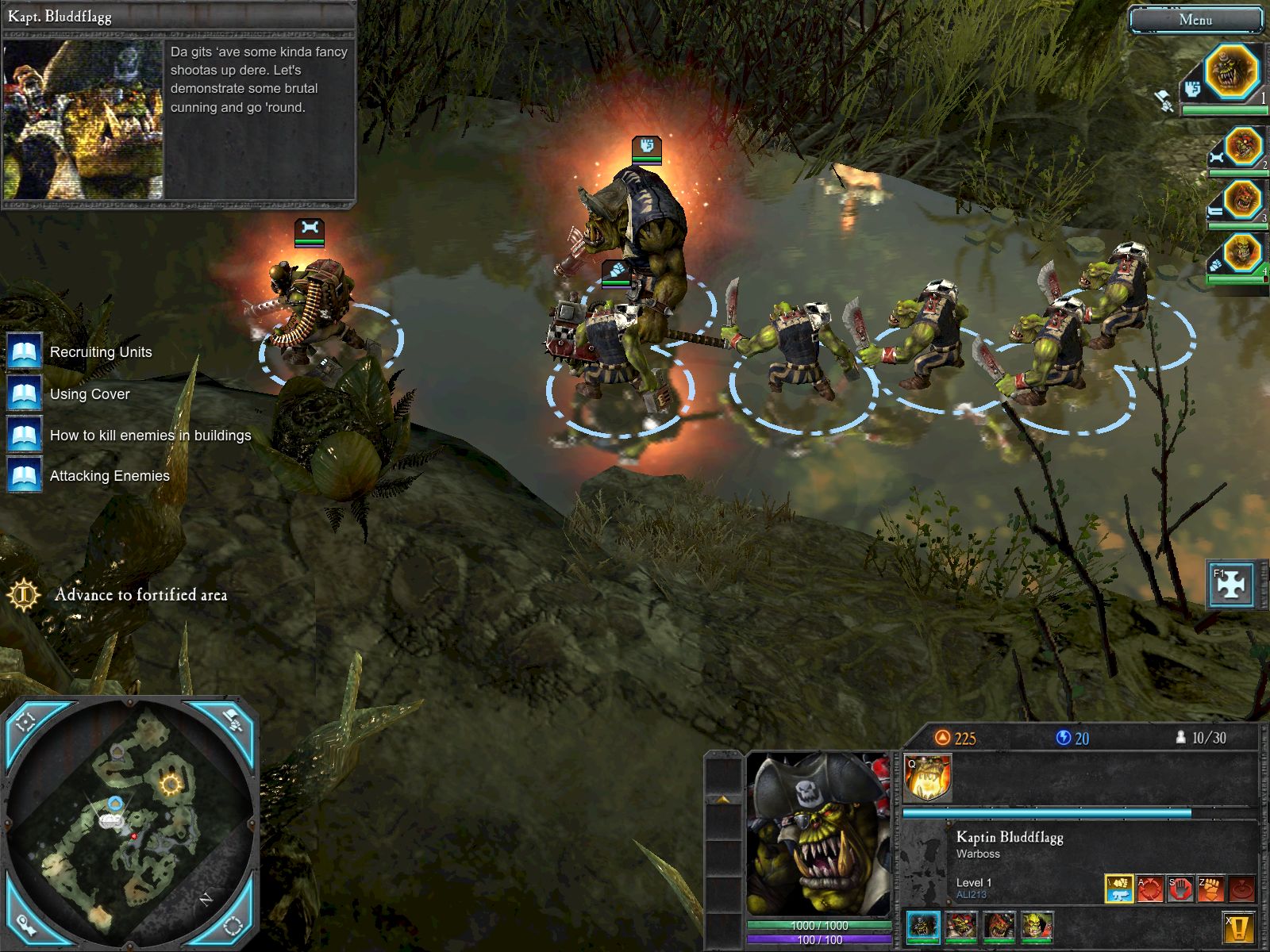Click the minimap's flag rally button
Image resolution: width=1270 pixels, height=952 pixels.
click(233, 720)
